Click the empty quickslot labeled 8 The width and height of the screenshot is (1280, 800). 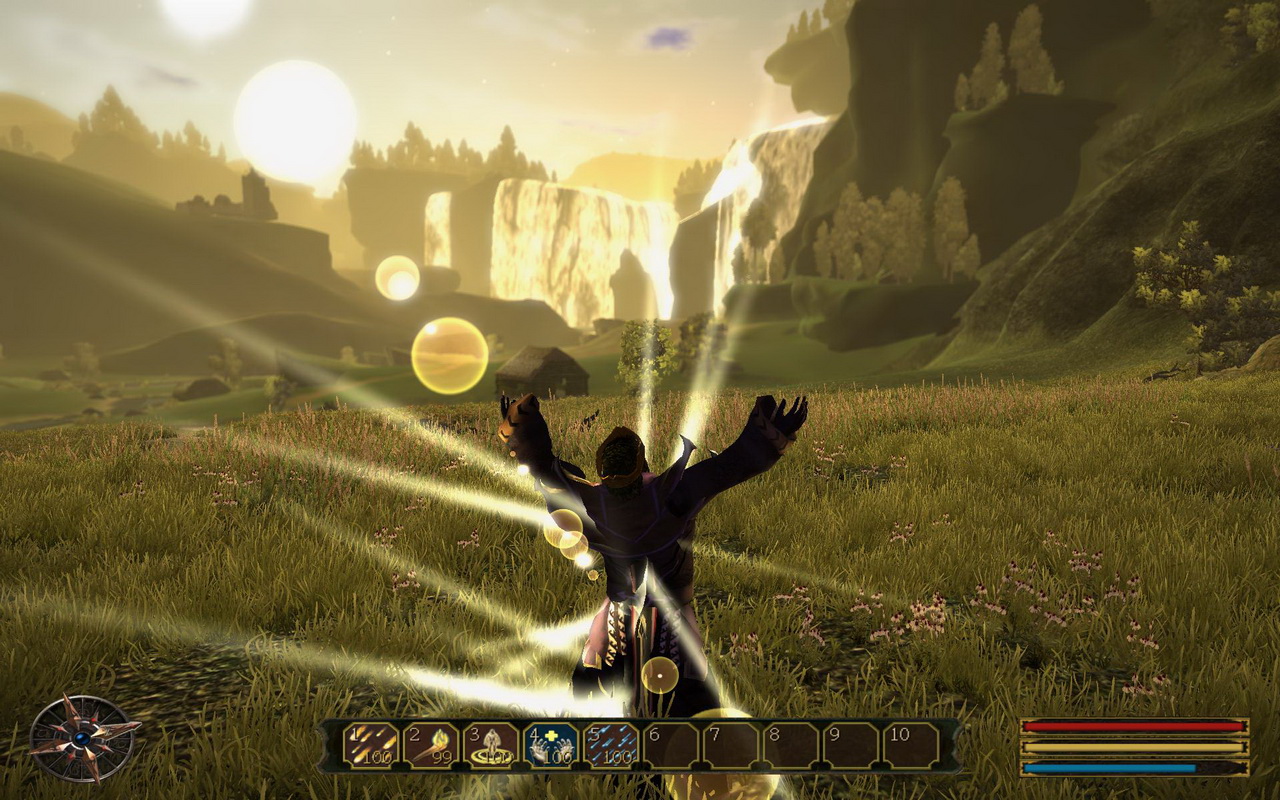tap(790, 745)
